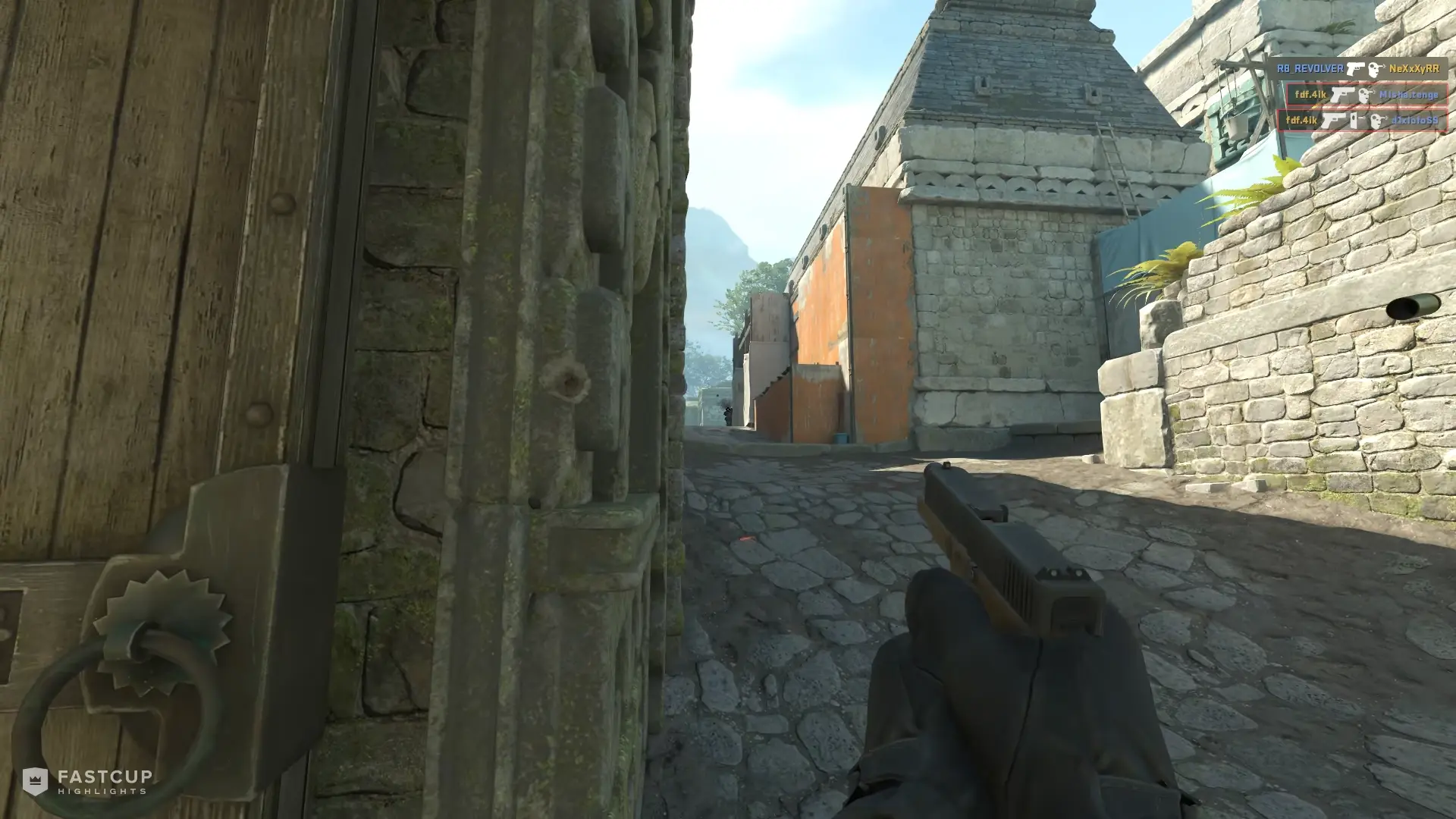Click the player name NeXxXyRR

pyautogui.click(x=1414, y=67)
